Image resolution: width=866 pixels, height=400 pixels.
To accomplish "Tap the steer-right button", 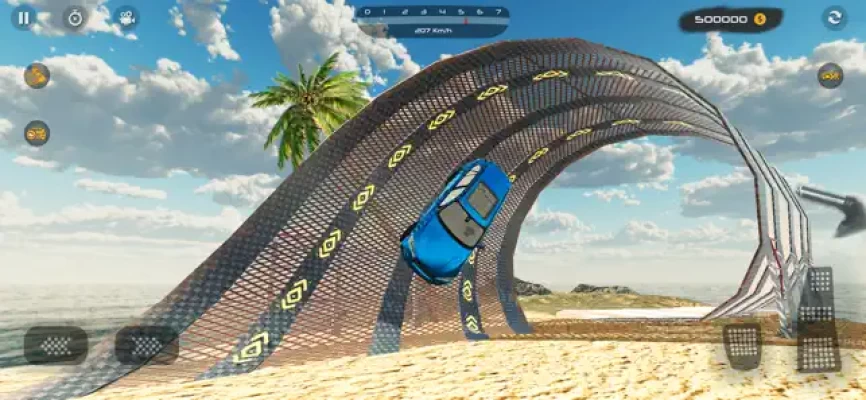I will (x=146, y=345).
